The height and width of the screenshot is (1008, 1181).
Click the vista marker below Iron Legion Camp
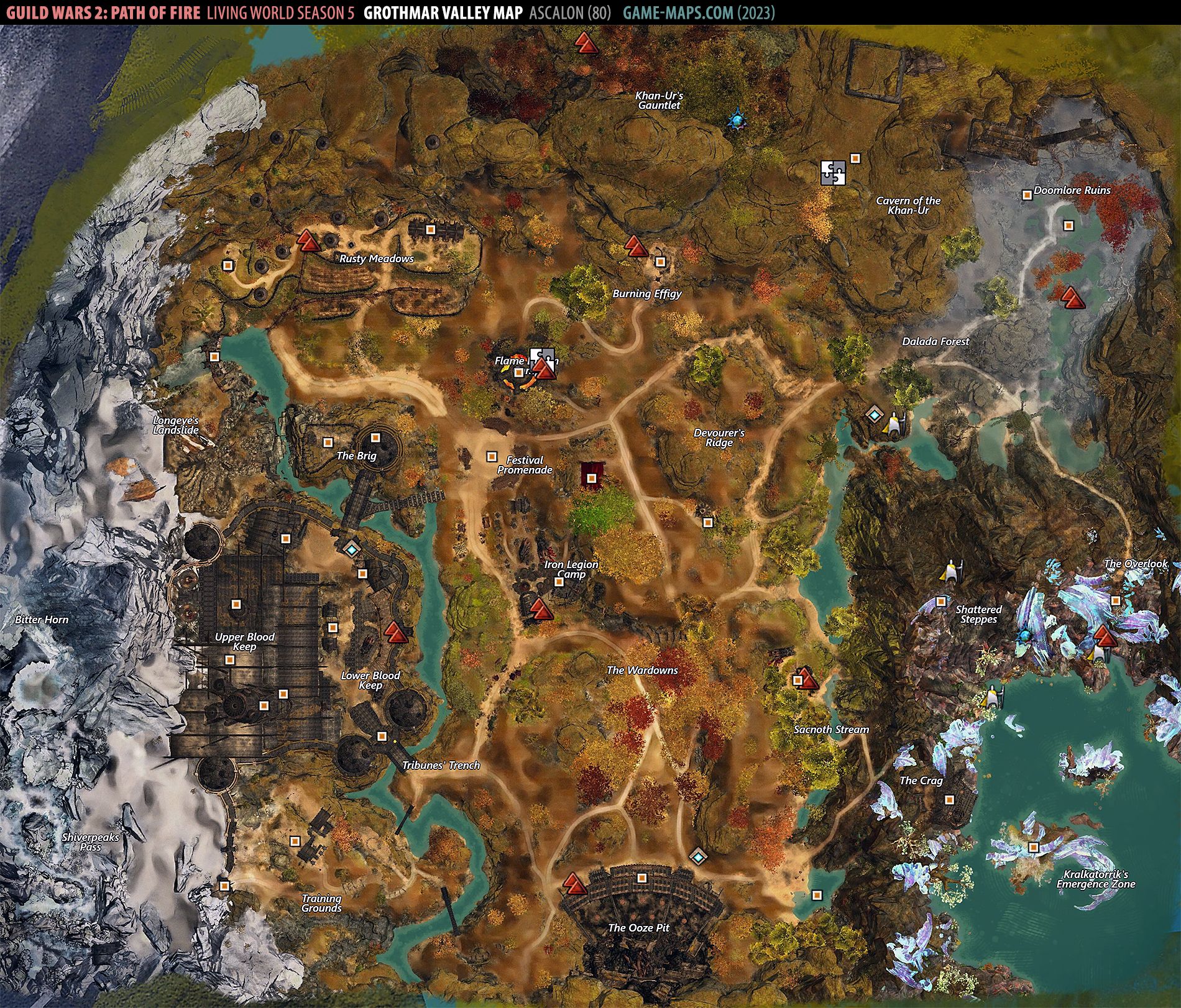point(540,609)
